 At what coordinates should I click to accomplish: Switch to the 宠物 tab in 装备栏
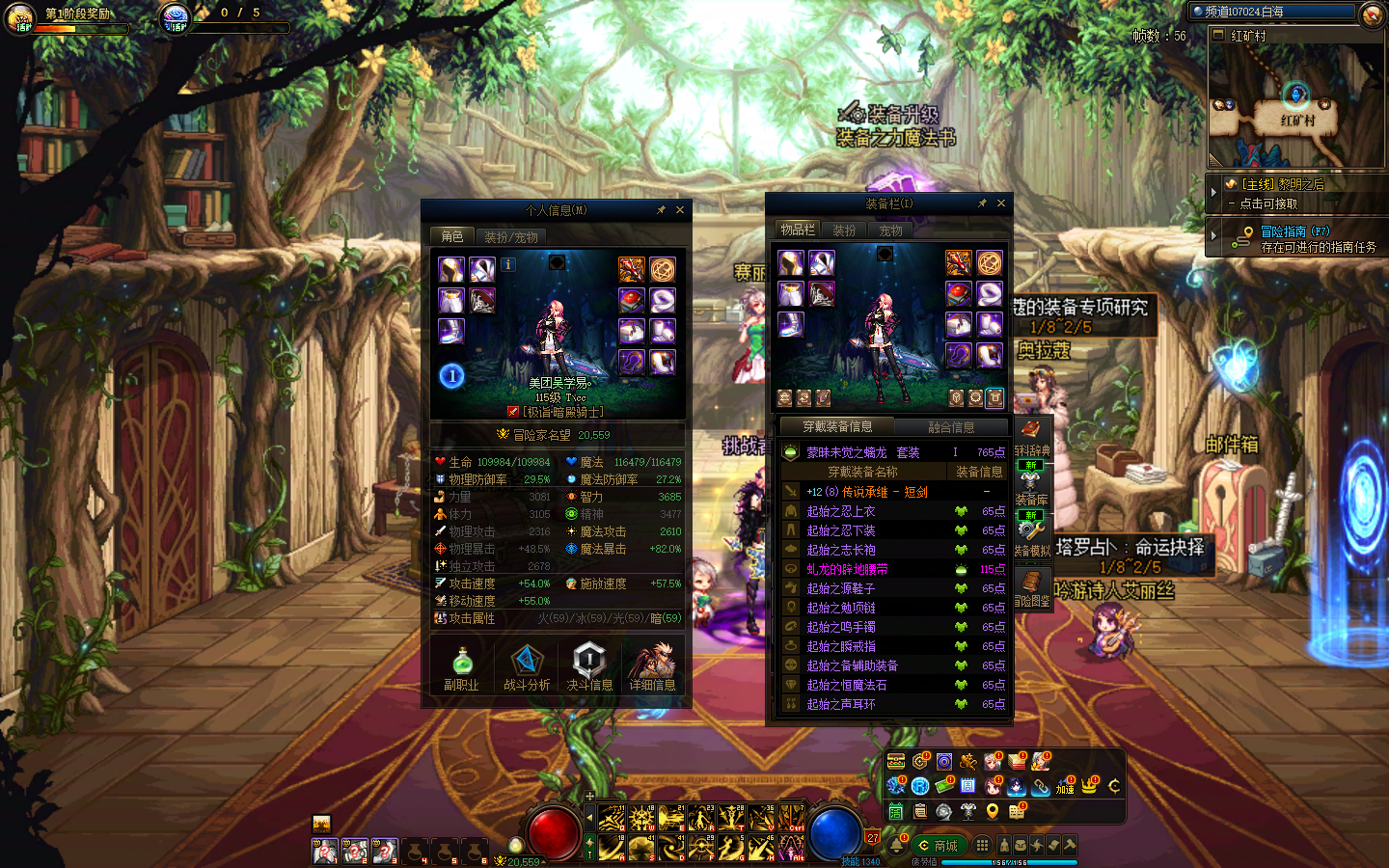tap(890, 231)
